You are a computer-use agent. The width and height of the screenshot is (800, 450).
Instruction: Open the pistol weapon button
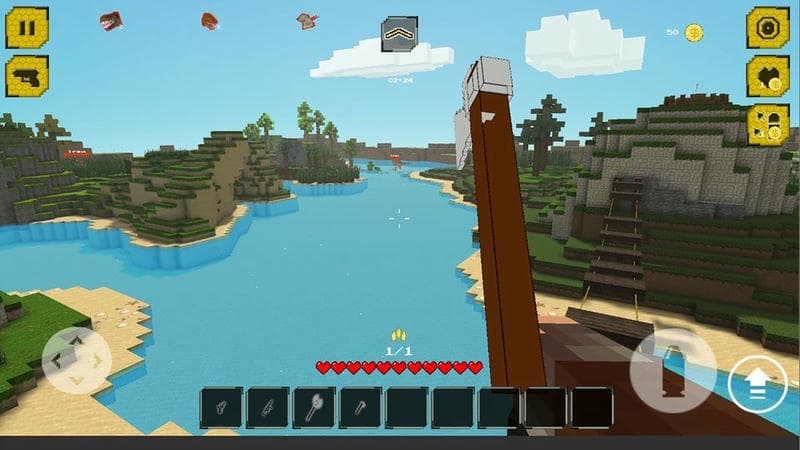(x=27, y=76)
